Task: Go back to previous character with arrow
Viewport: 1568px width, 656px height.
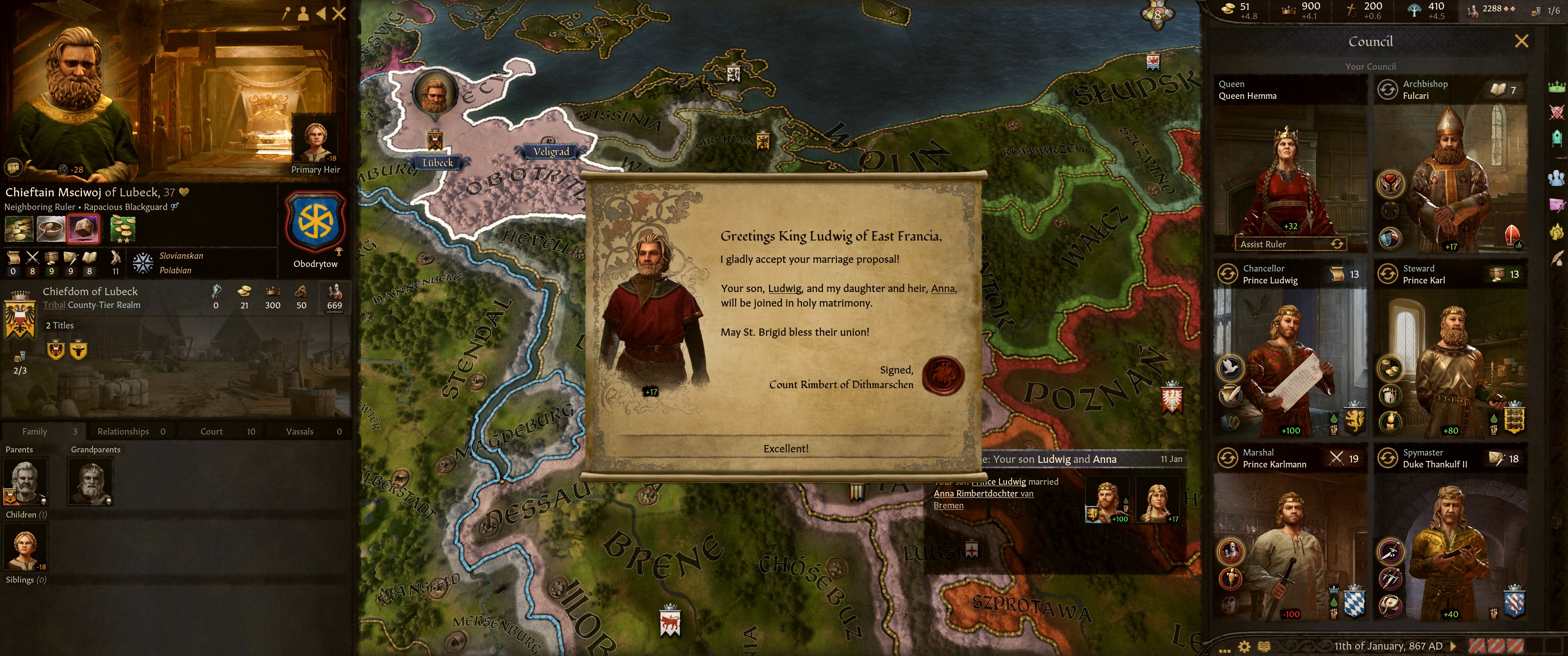Action: (321, 13)
